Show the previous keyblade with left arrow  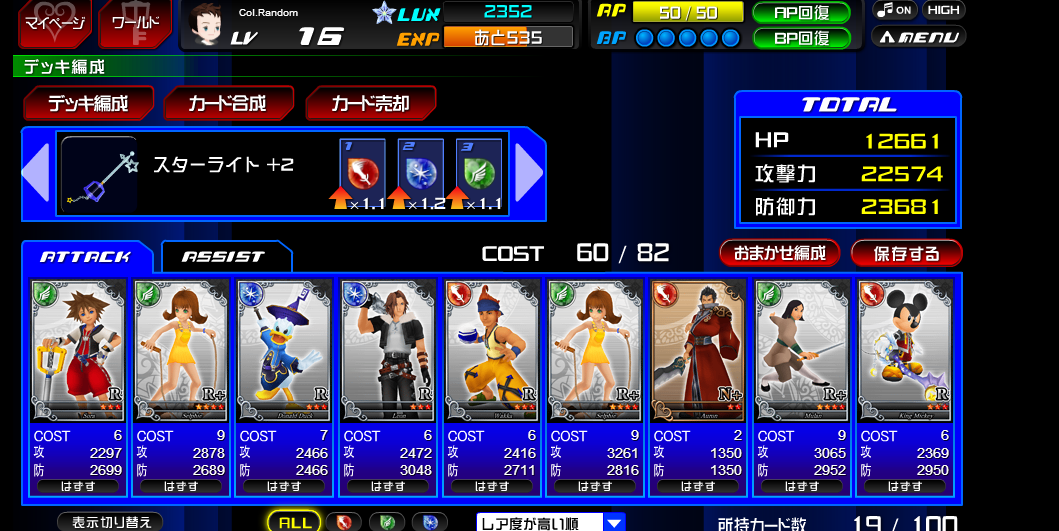point(36,173)
